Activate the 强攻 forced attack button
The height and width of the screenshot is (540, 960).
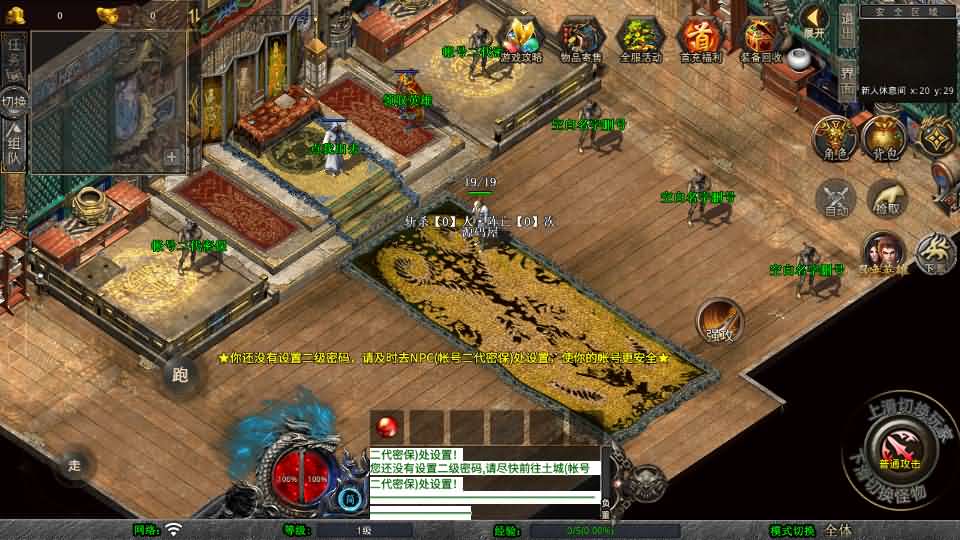(x=718, y=320)
